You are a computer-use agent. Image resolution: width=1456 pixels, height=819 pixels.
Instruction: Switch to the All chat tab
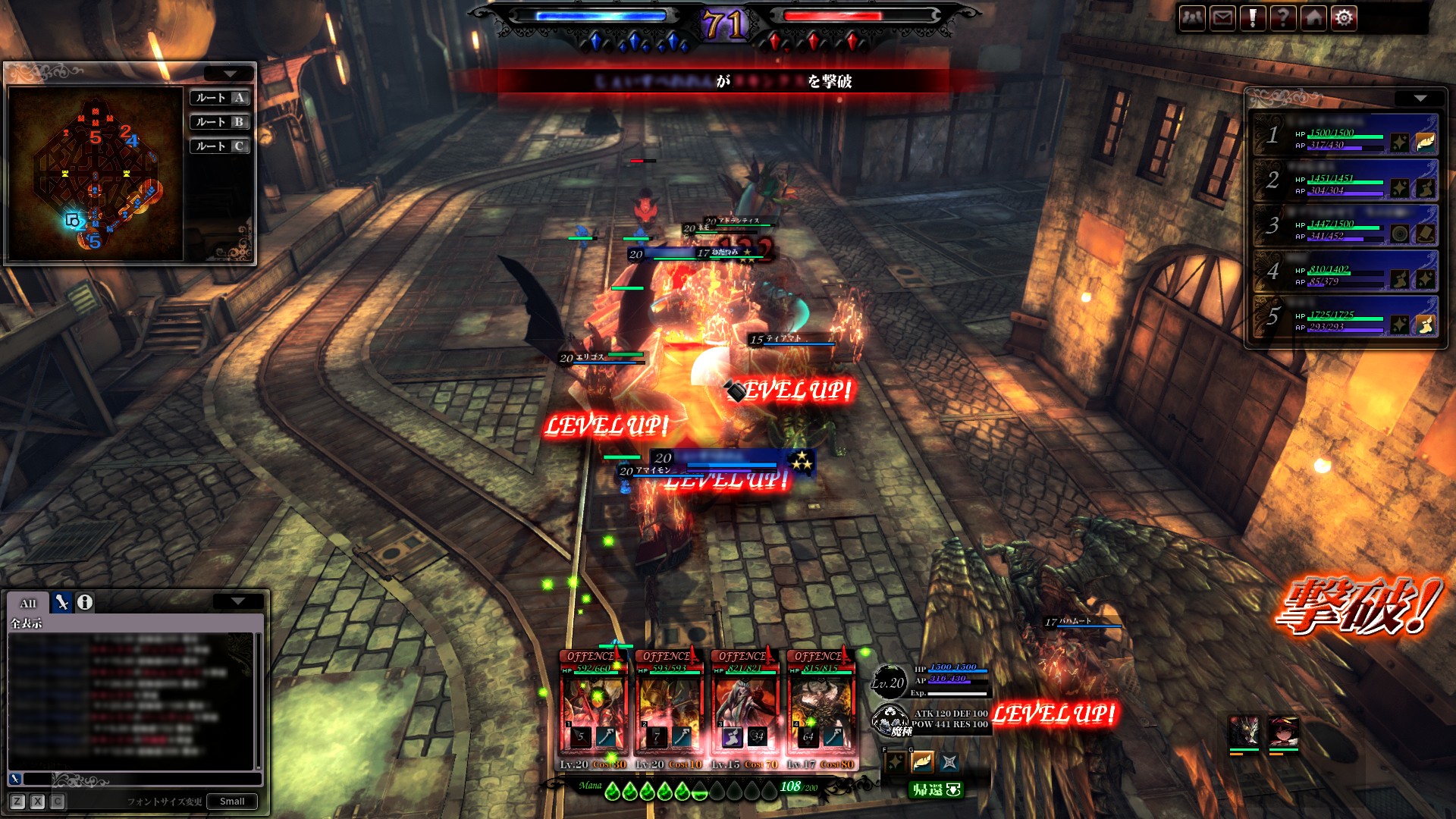(28, 604)
